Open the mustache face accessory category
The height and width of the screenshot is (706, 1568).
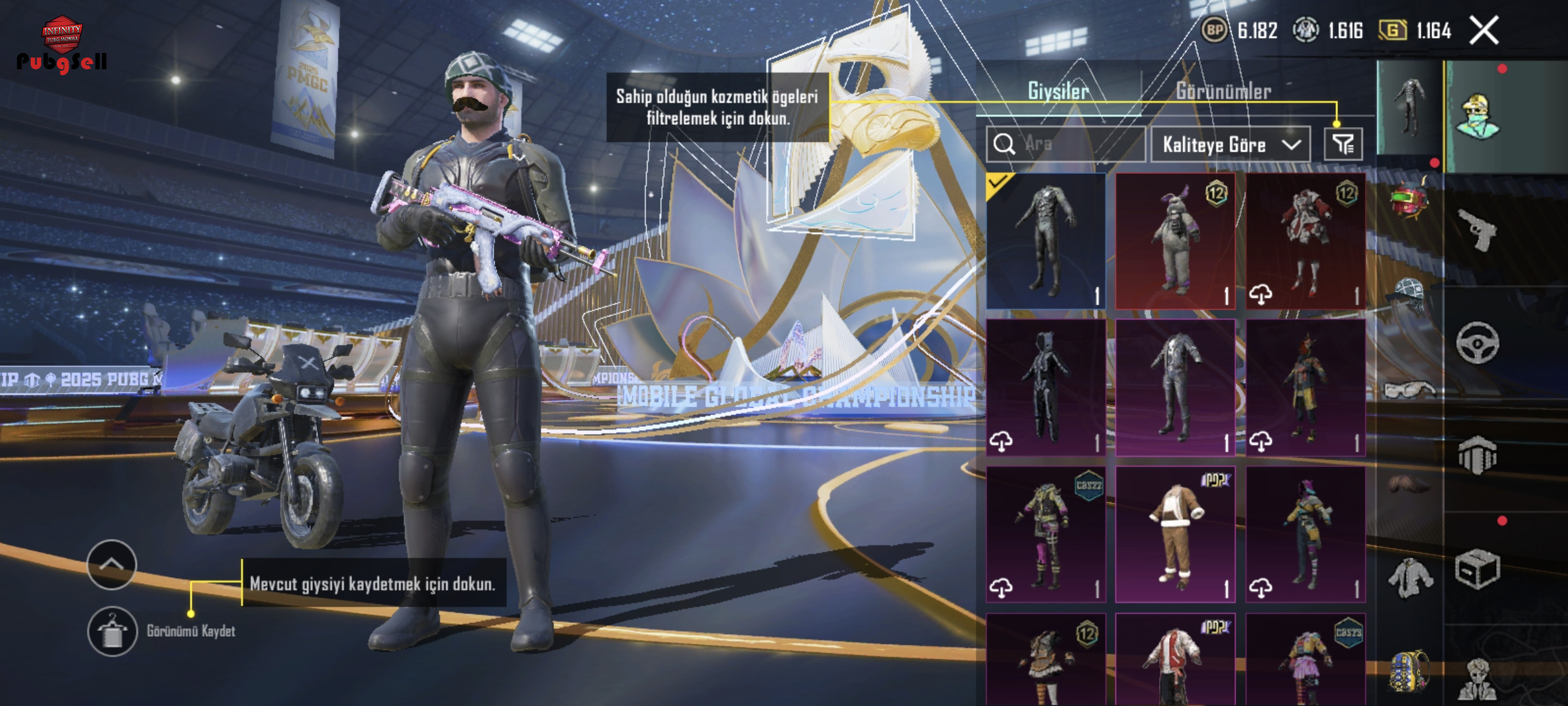click(1409, 484)
